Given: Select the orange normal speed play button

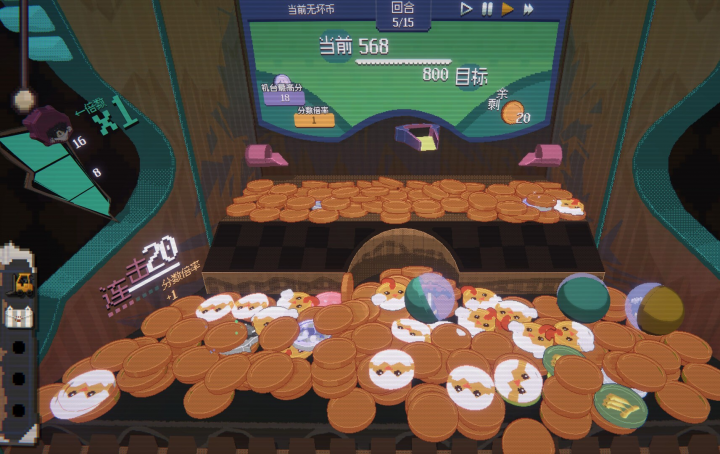Looking at the screenshot, I should (x=507, y=9).
